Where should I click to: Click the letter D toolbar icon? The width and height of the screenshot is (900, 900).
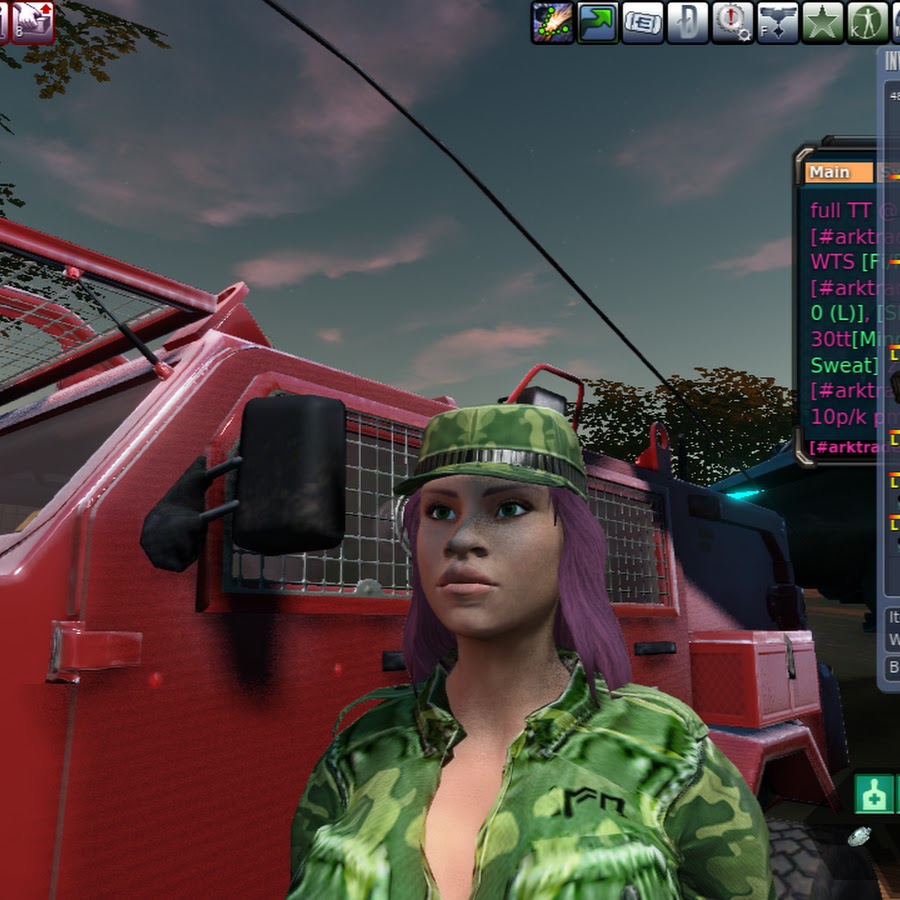tap(688, 22)
